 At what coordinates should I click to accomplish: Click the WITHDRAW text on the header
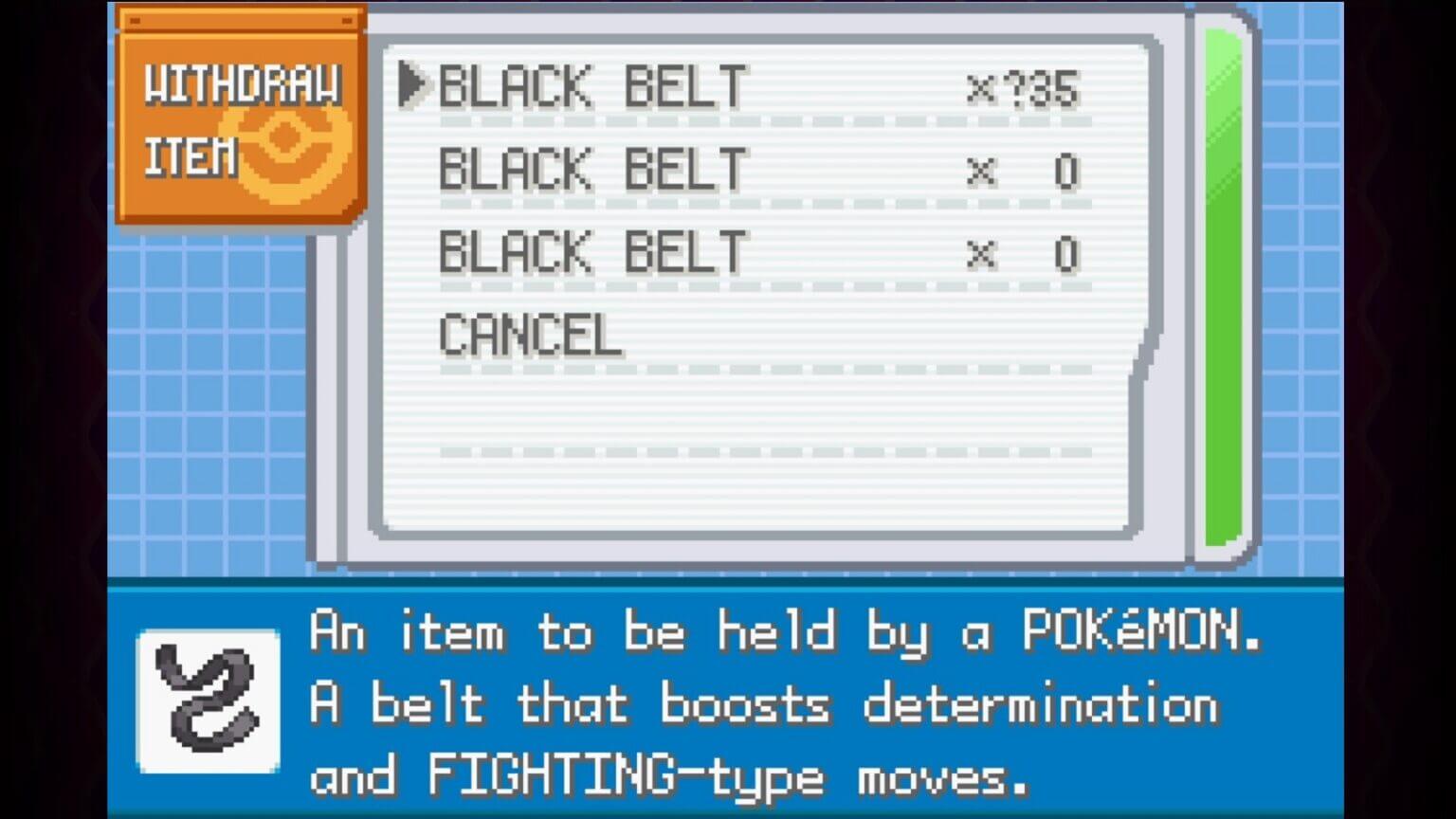coord(244,85)
